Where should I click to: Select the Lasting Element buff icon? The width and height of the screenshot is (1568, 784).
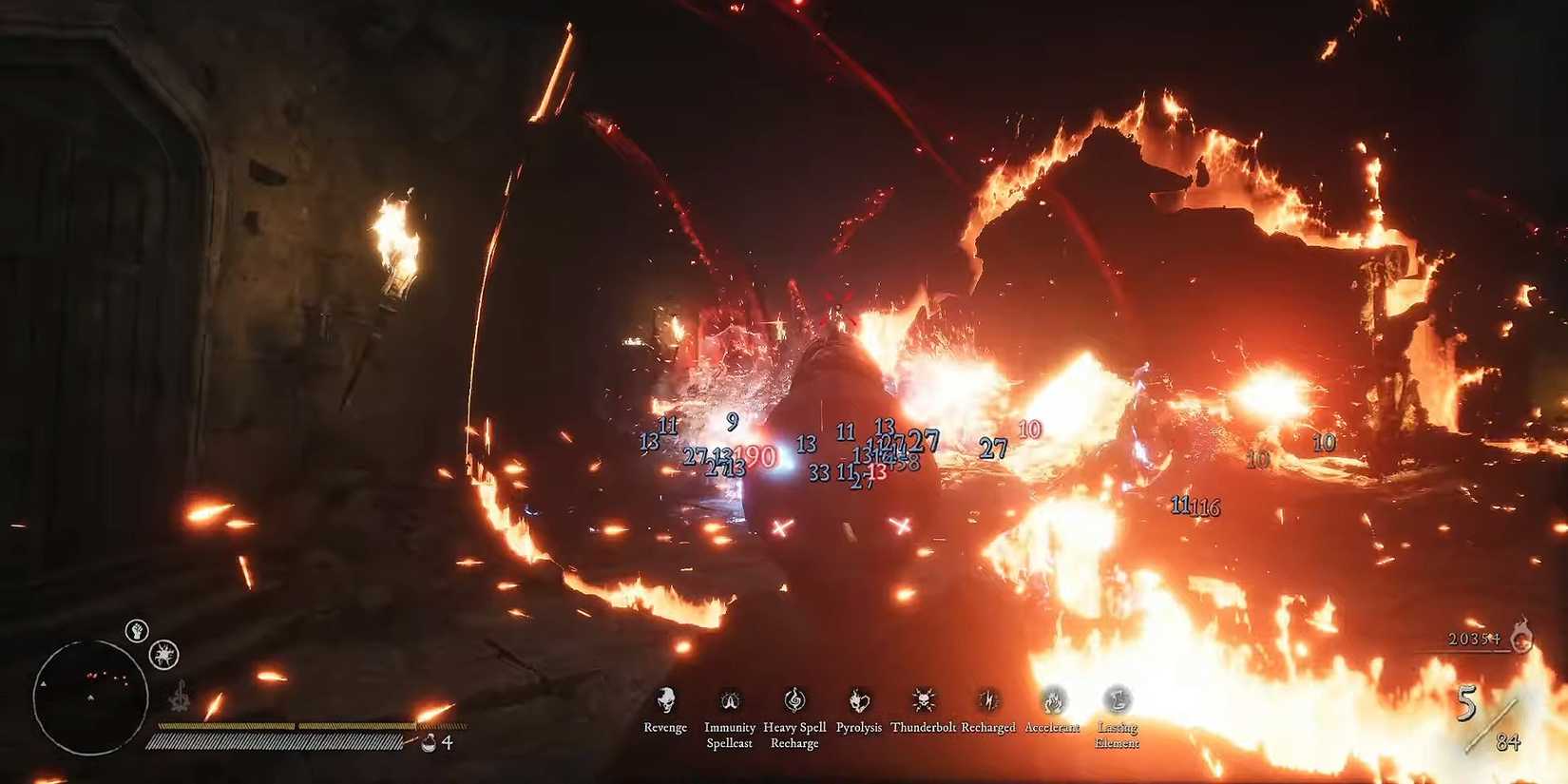tap(1117, 700)
